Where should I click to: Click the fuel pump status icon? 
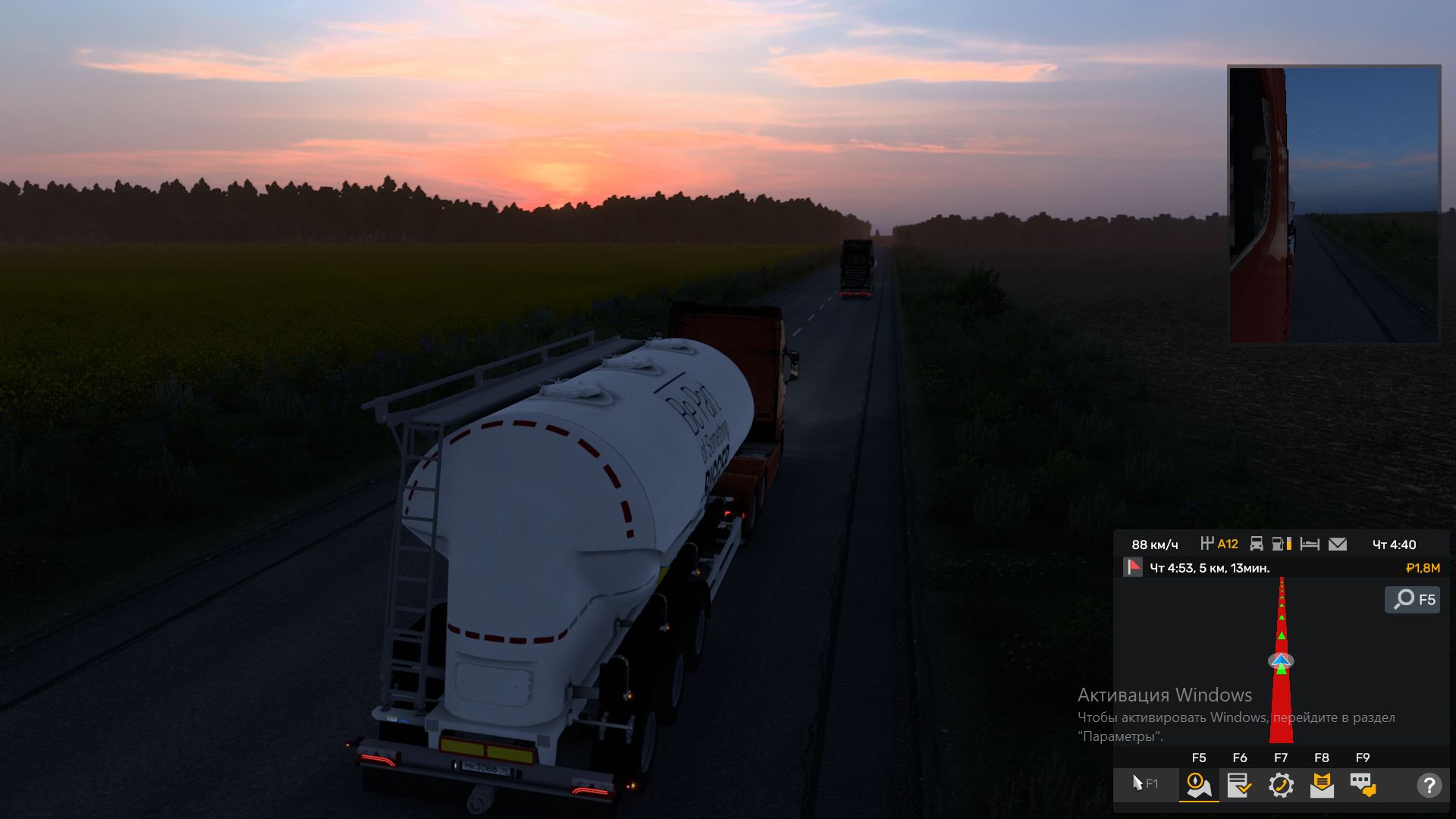(x=1282, y=544)
